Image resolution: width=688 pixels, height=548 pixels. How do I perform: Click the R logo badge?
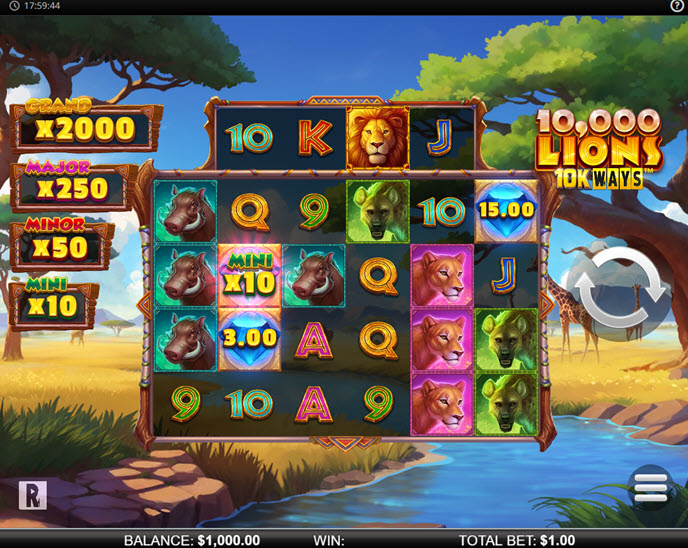pos(32,495)
